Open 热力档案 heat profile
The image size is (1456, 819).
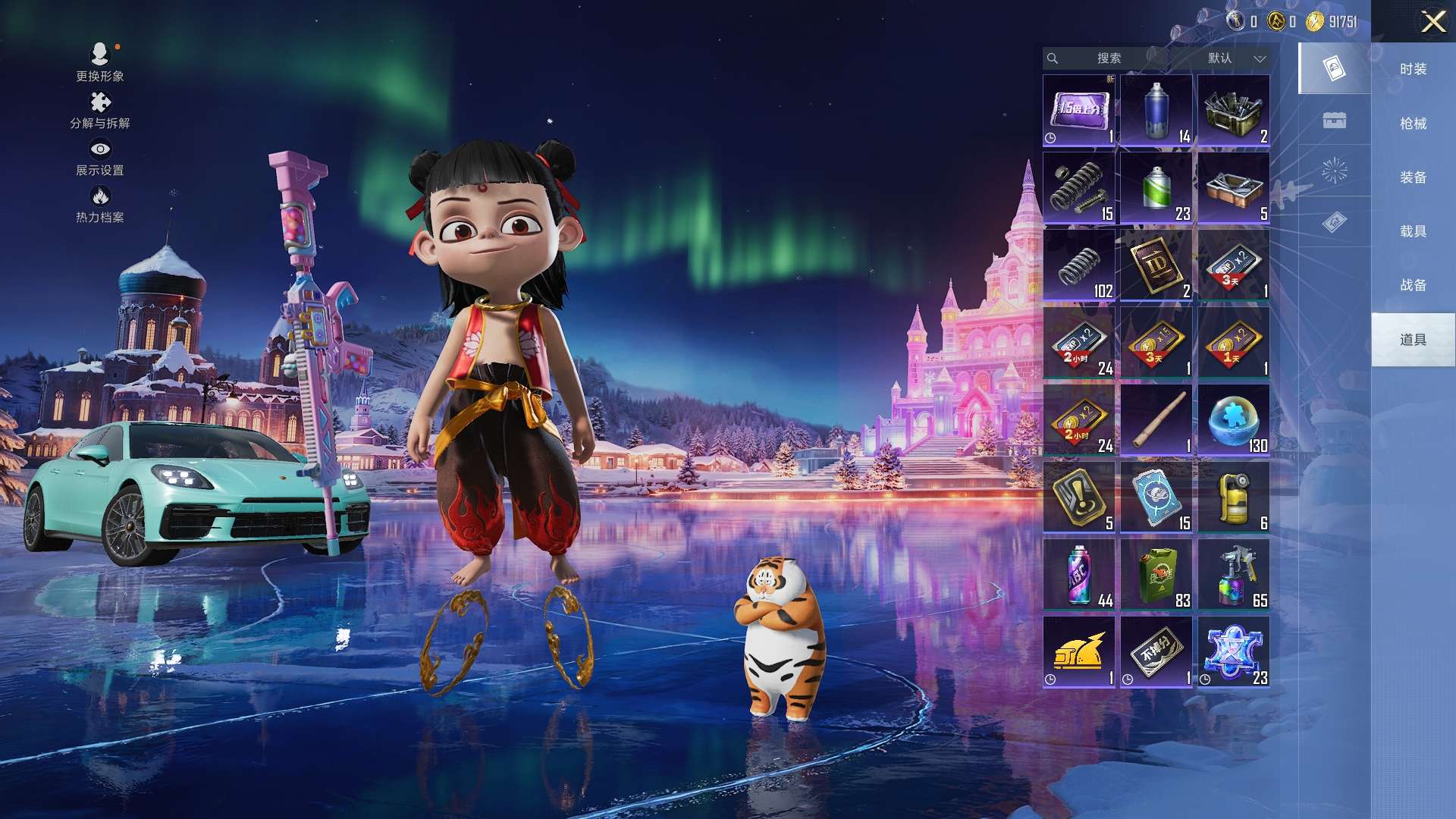(x=100, y=205)
